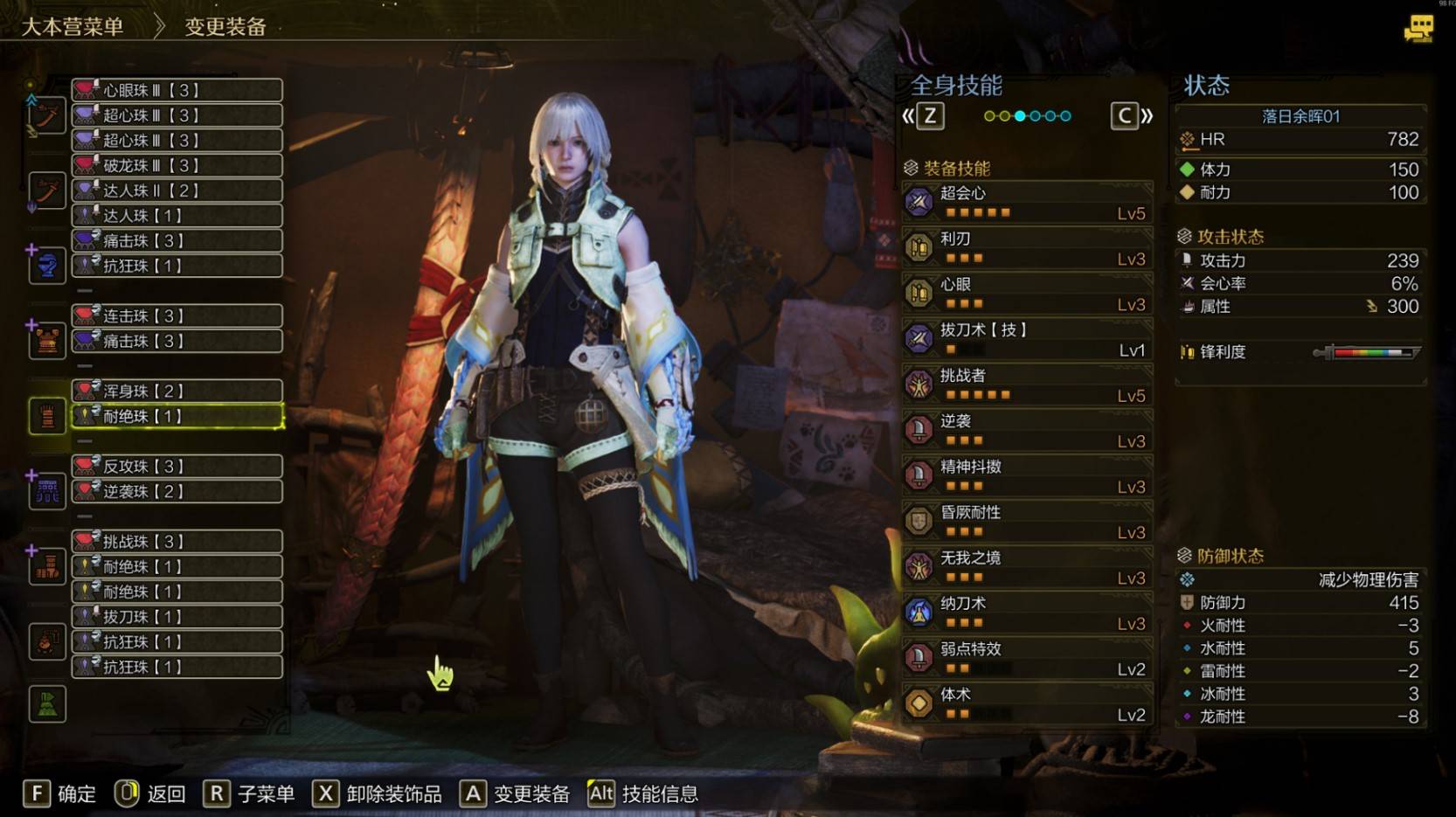The width and height of the screenshot is (1456, 817).
Task: Switch to the next skill page arrow
Action: click(x=1133, y=115)
